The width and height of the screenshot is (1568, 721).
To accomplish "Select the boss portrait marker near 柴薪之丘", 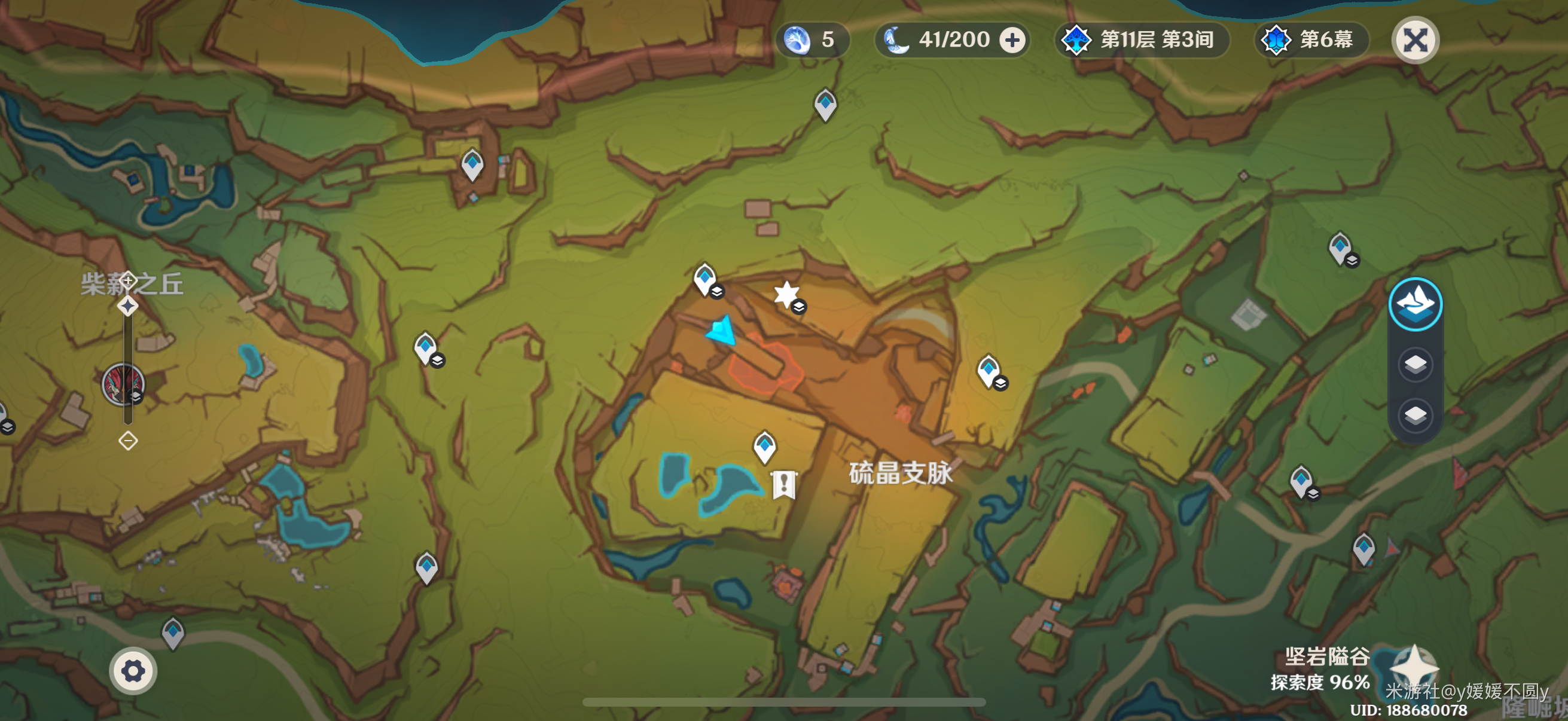I will pos(123,384).
